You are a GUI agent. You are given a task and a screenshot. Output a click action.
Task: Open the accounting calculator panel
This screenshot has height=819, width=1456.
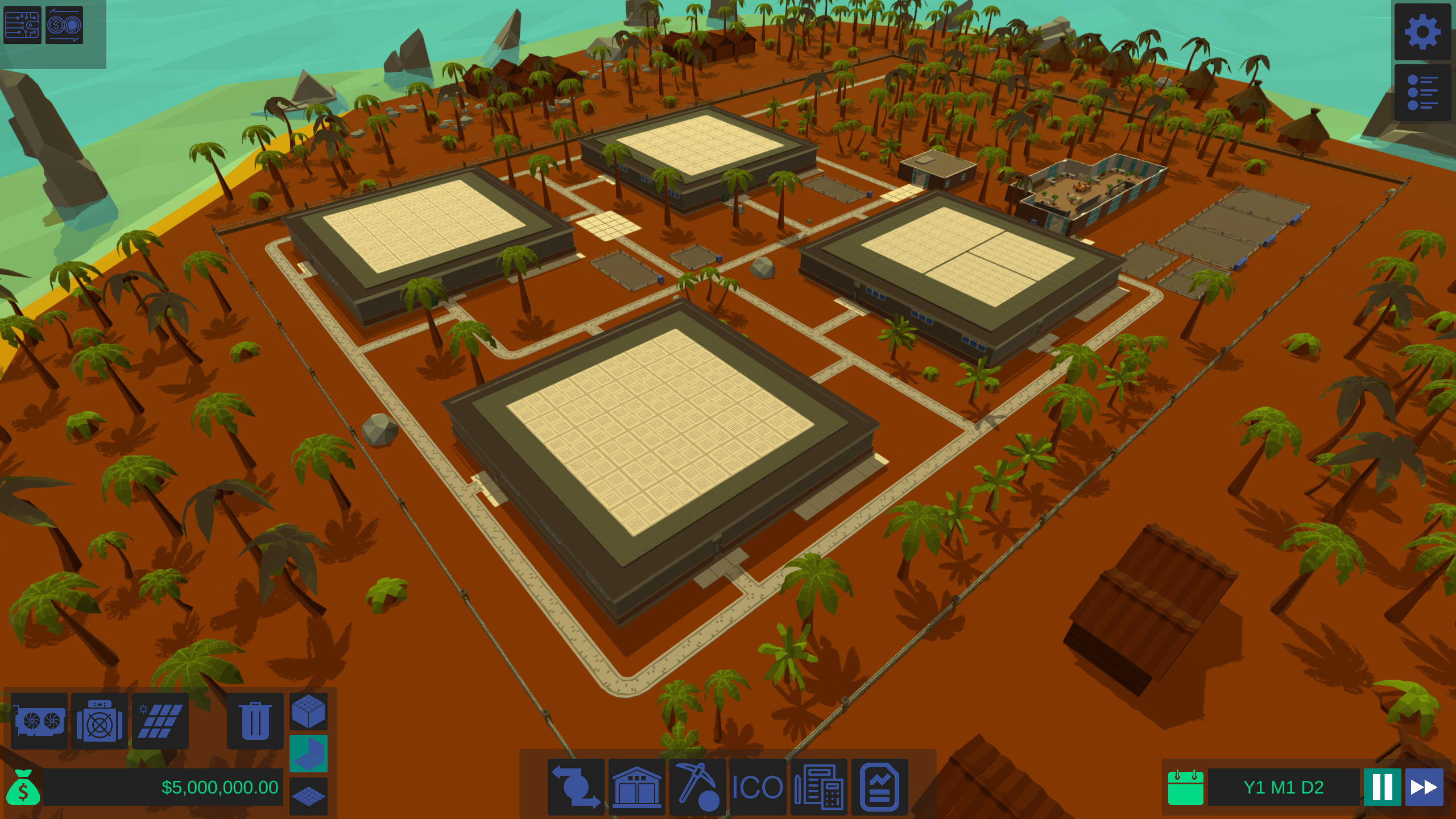point(820,788)
